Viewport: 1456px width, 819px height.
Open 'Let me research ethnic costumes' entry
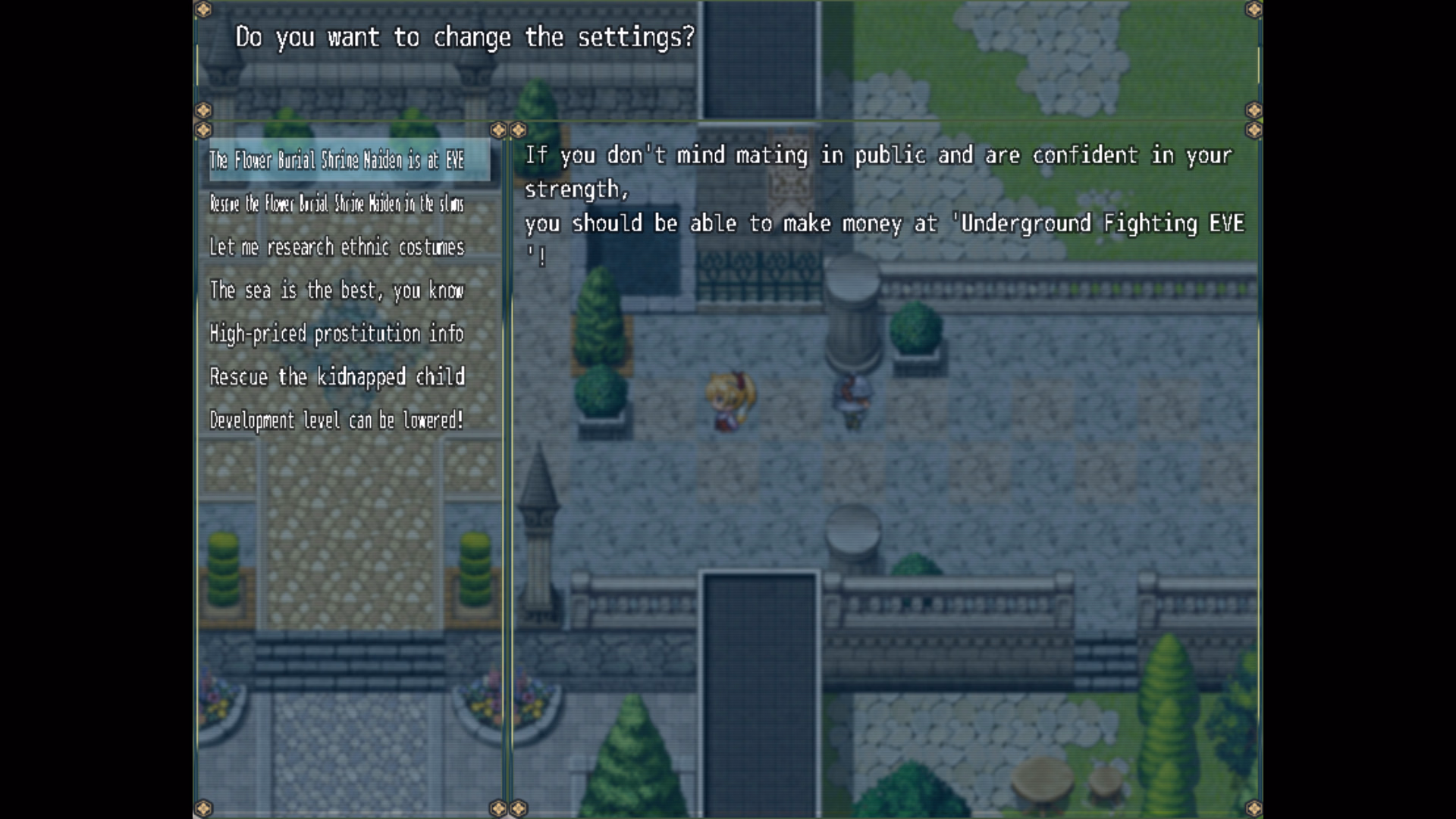pos(337,247)
